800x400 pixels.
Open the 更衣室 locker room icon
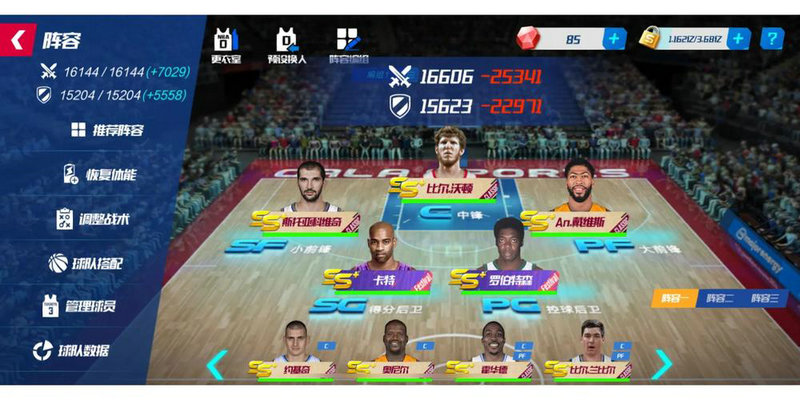tap(226, 45)
